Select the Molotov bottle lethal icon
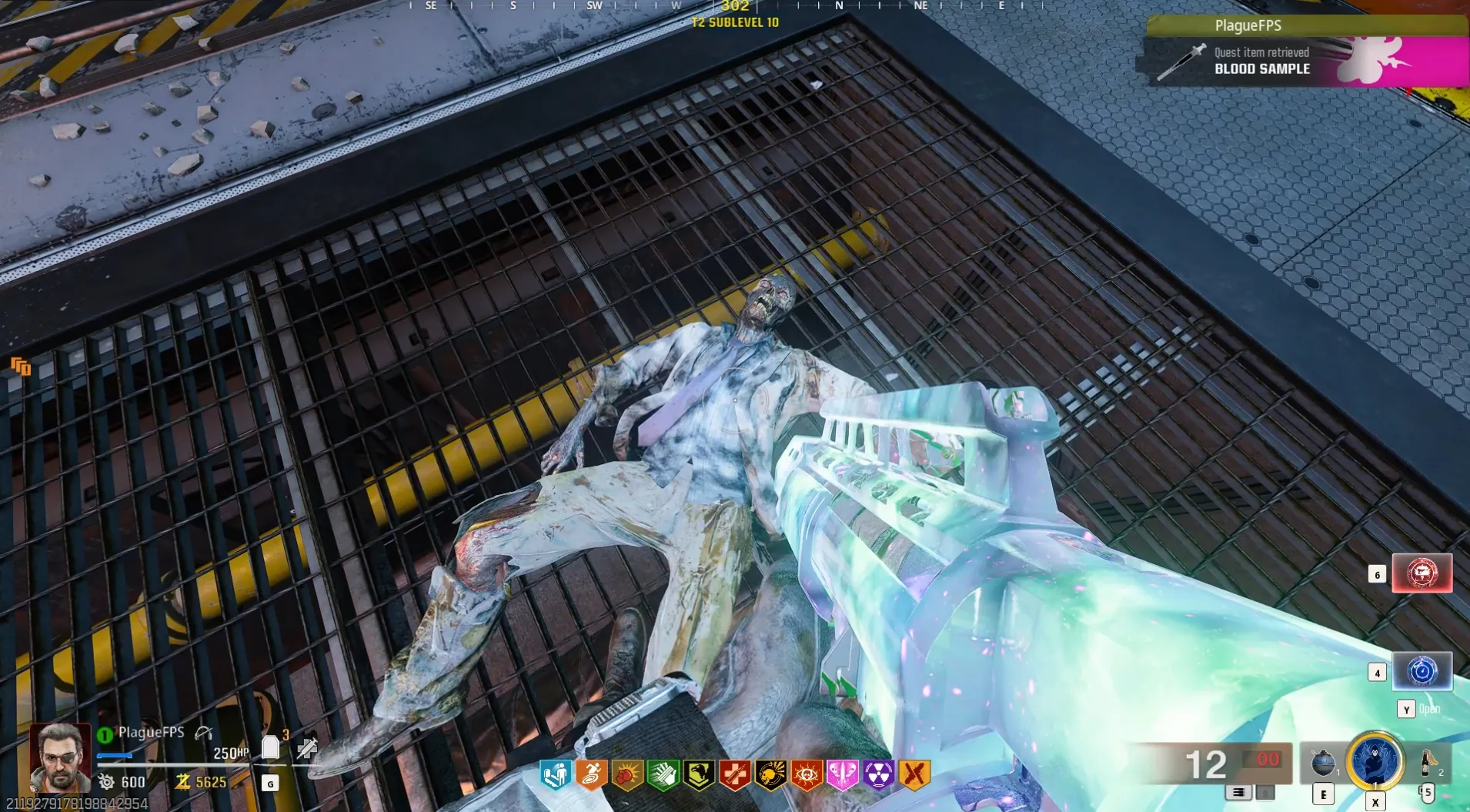The image size is (1470, 812). click(1426, 762)
